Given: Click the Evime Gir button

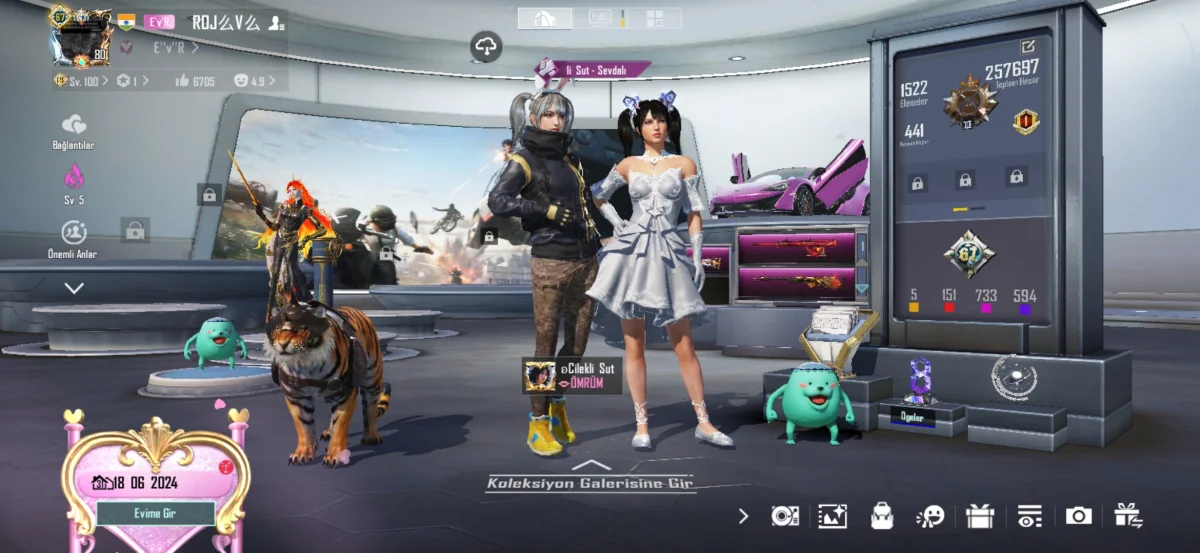Looking at the screenshot, I should tap(155, 513).
